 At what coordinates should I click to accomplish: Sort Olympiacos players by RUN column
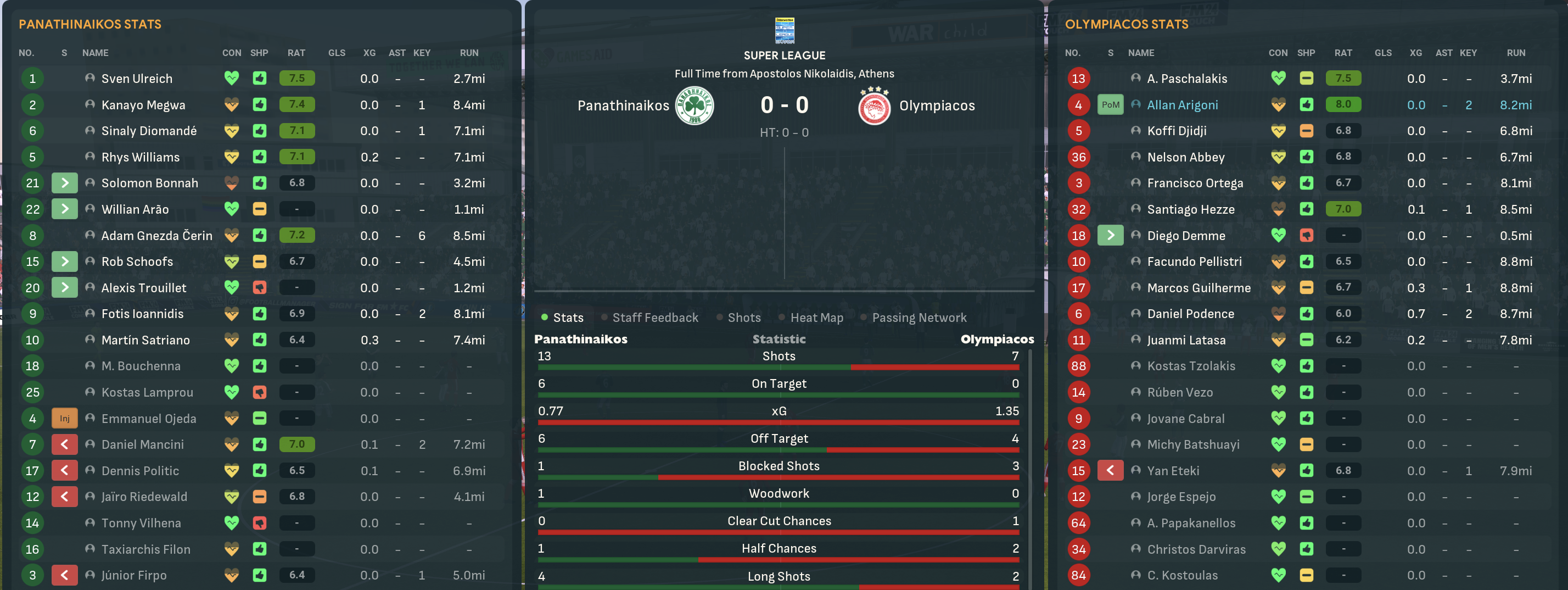(x=1516, y=53)
